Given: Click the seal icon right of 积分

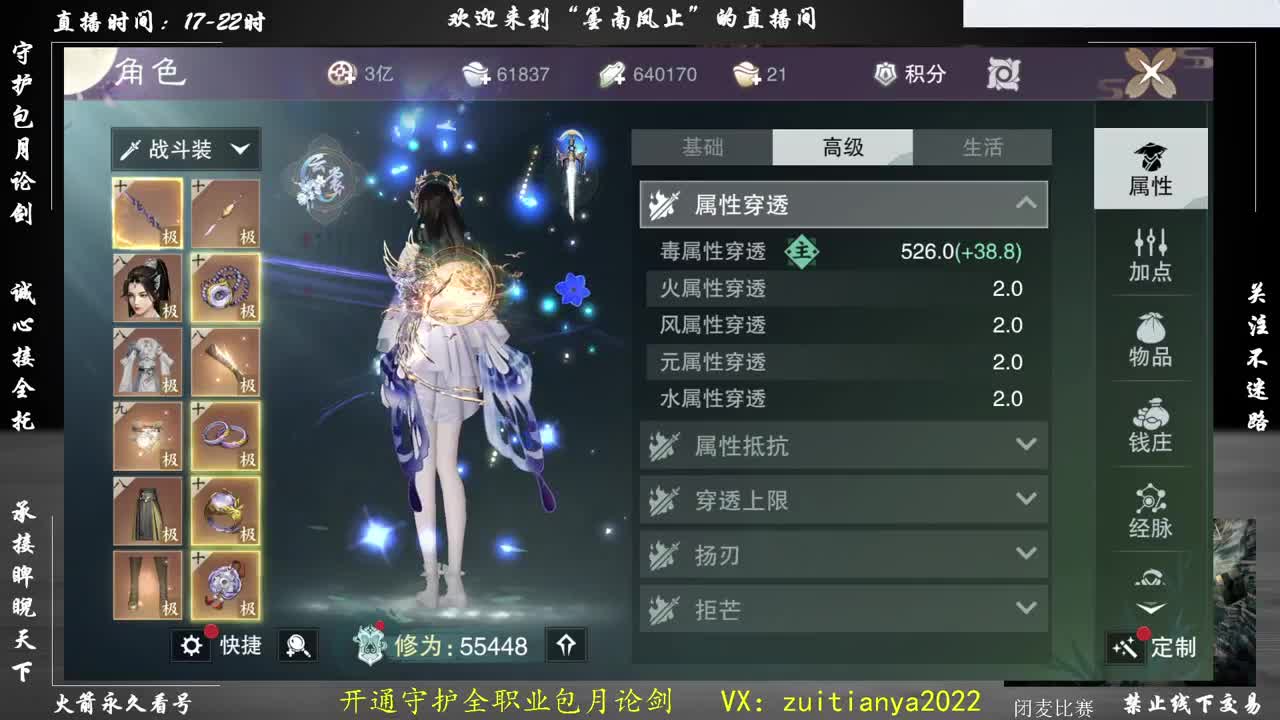Looking at the screenshot, I should pos(1005,73).
